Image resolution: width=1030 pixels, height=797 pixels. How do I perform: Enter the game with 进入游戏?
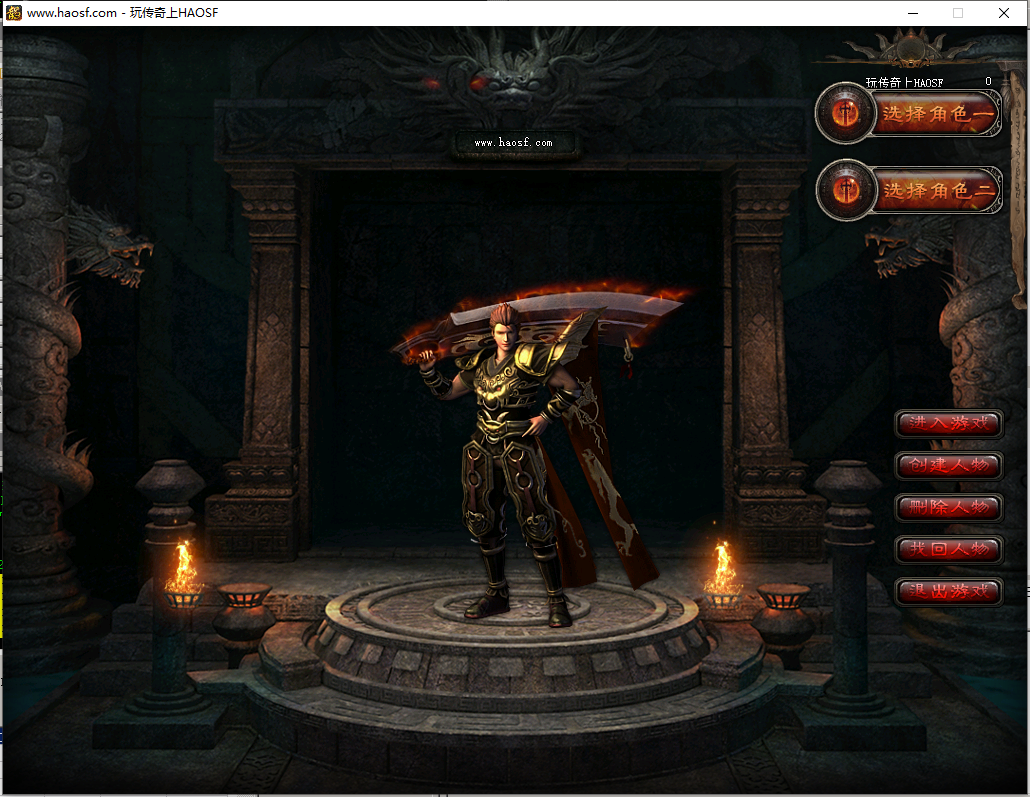coord(948,424)
